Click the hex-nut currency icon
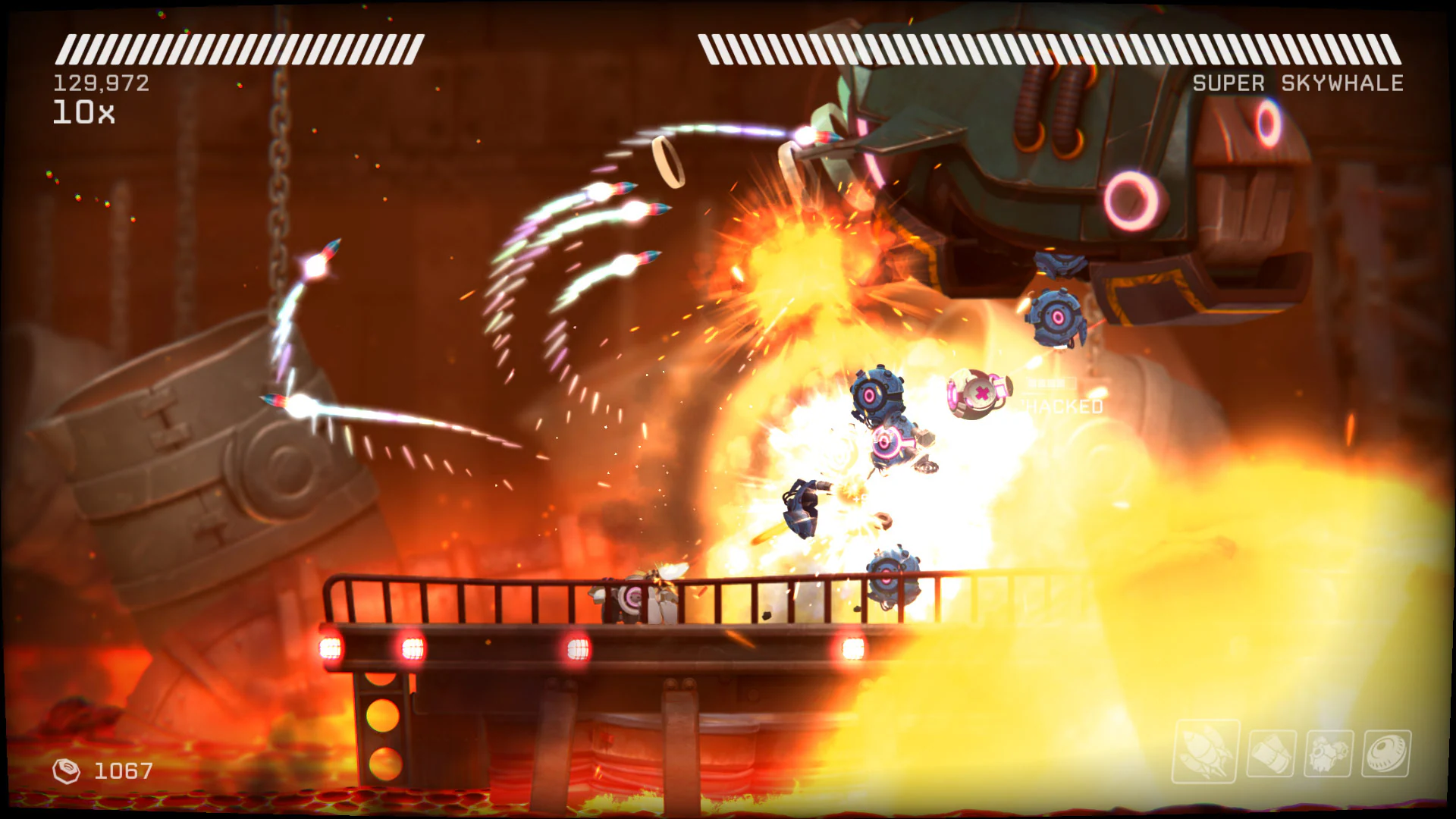The width and height of the screenshot is (1456, 819). [x=65, y=771]
